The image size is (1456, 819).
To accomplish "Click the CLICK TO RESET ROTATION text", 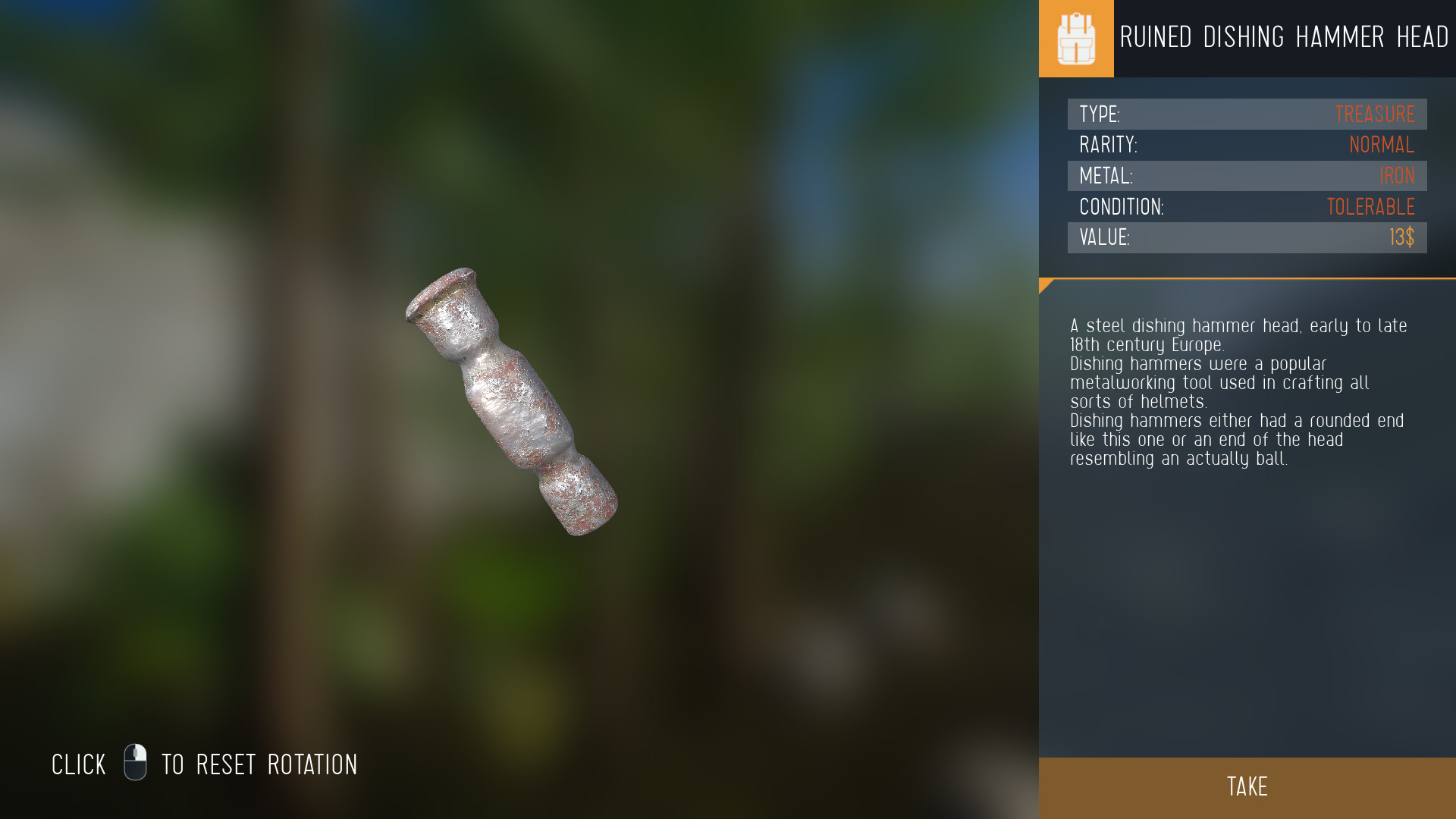I will [205, 764].
